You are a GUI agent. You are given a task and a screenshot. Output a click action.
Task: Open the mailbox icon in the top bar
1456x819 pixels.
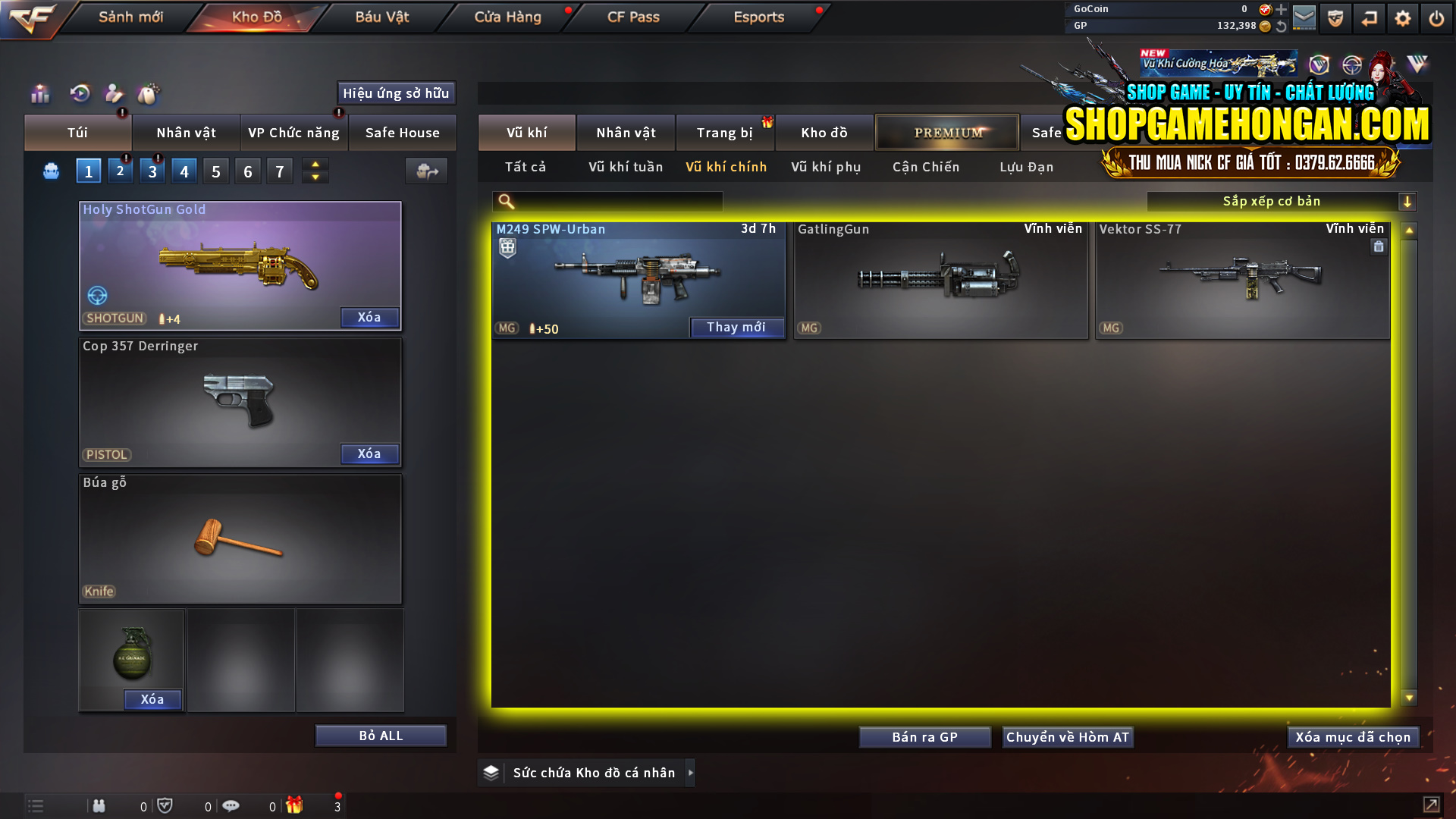pos(1304,17)
